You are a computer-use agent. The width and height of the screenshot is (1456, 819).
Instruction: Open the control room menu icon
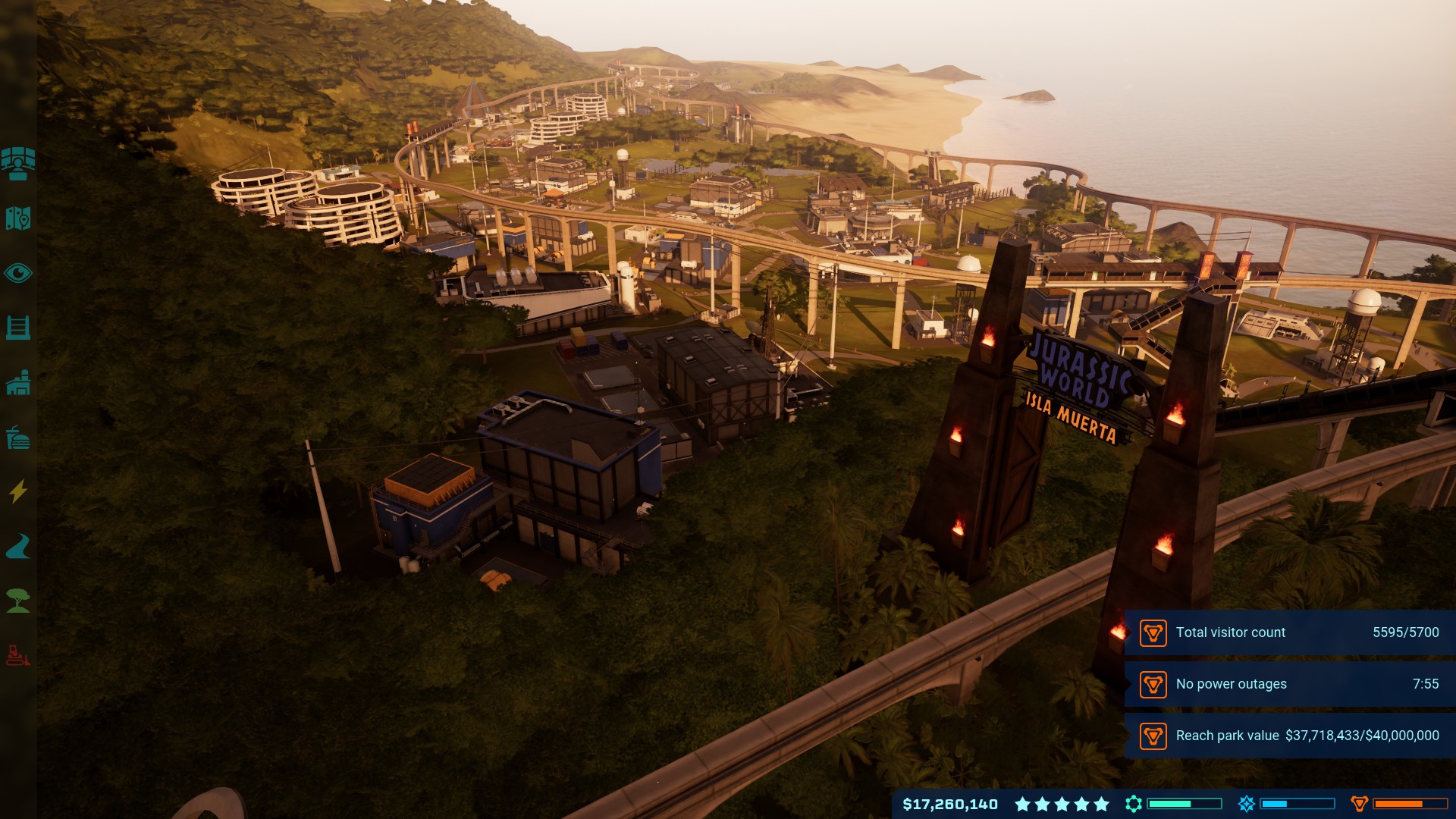point(18,164)
